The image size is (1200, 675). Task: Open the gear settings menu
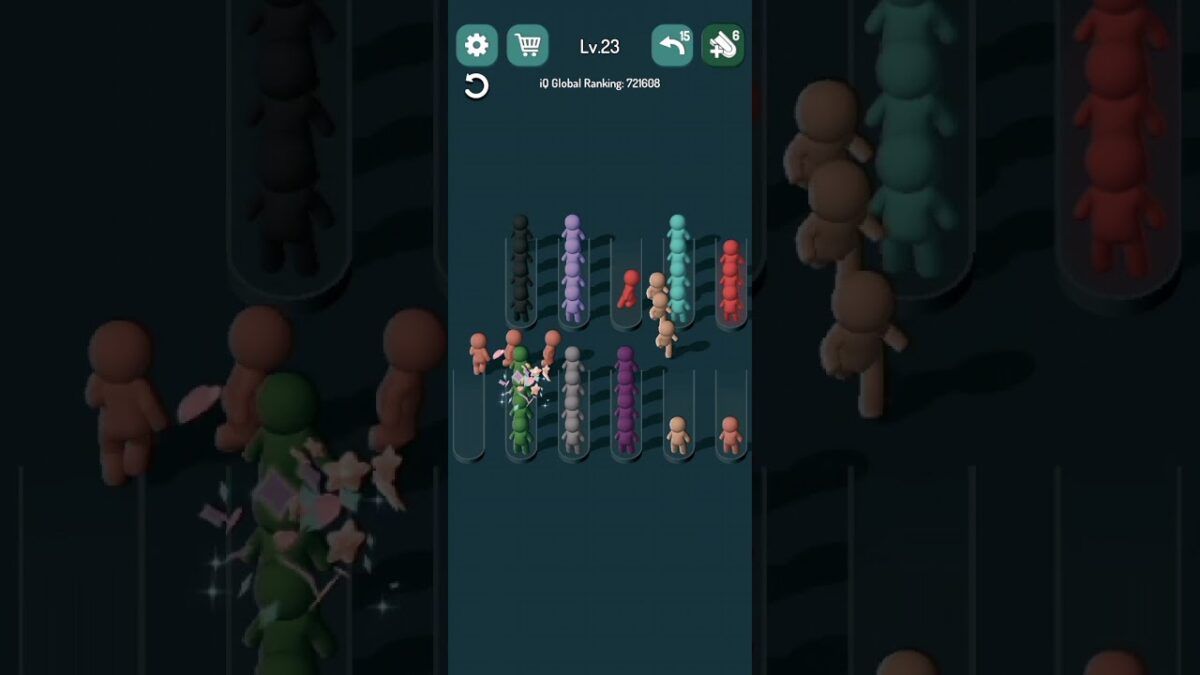pos(477,45)
